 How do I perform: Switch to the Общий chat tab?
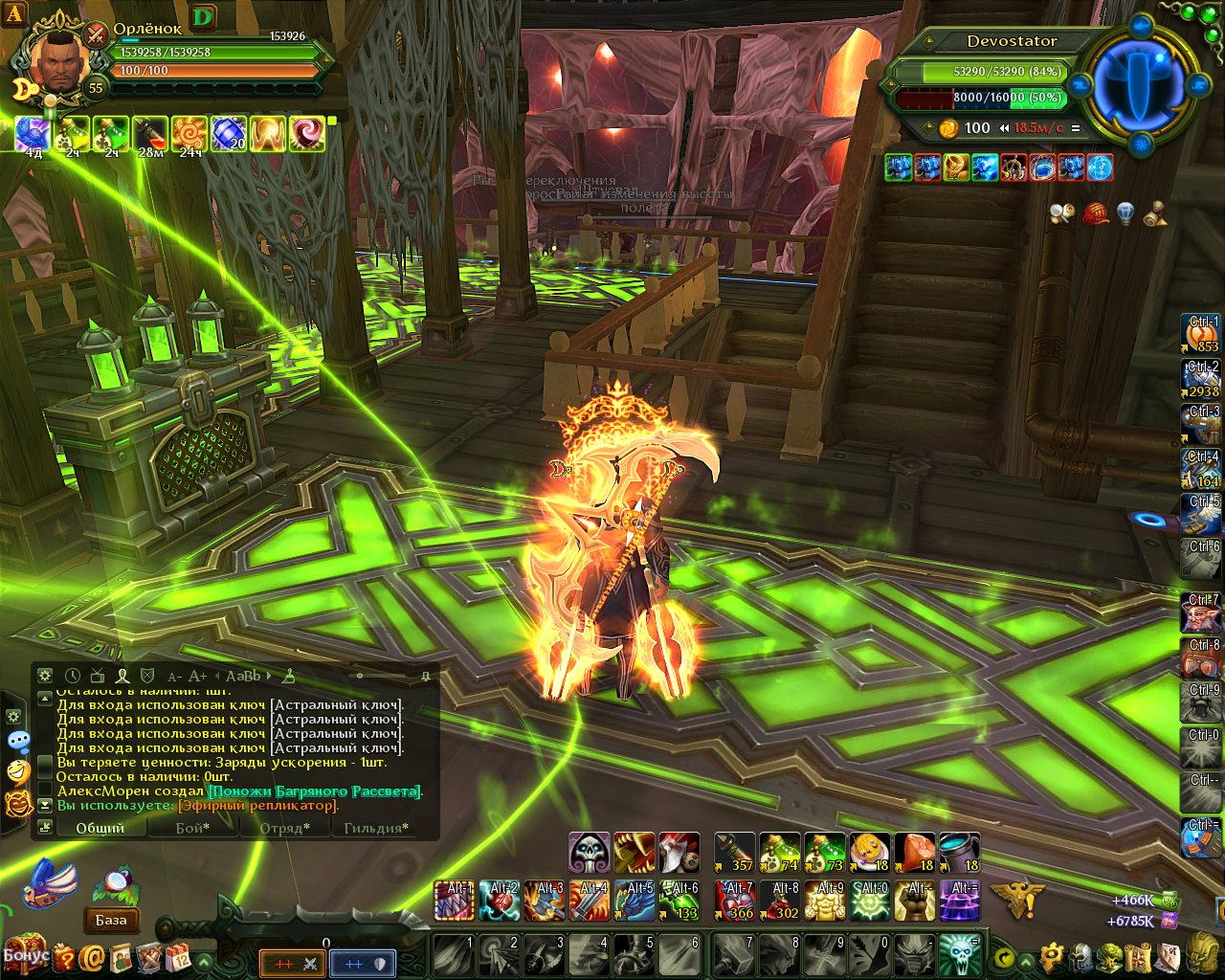[100, 828]
